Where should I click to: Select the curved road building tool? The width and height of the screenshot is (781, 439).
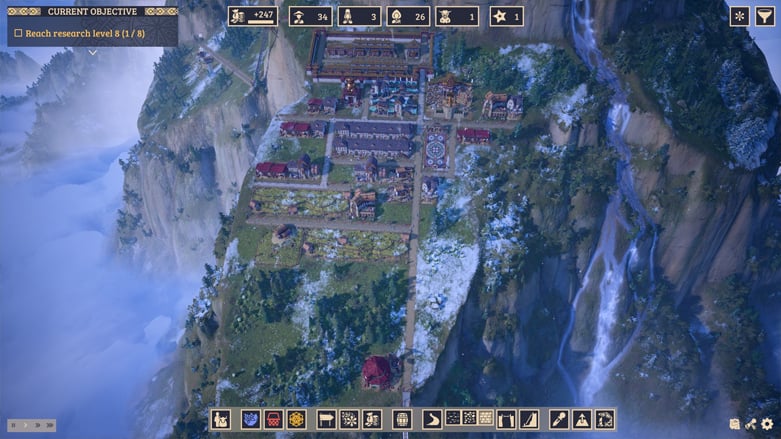tap(432, 419)
